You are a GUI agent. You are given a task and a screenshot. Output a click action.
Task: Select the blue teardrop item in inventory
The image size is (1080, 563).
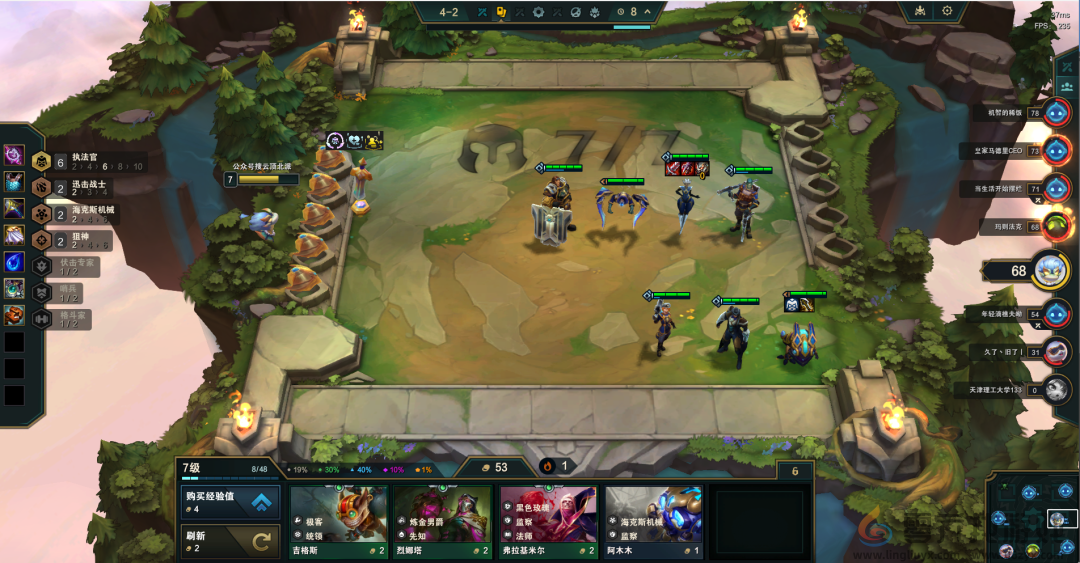point(14,263)
